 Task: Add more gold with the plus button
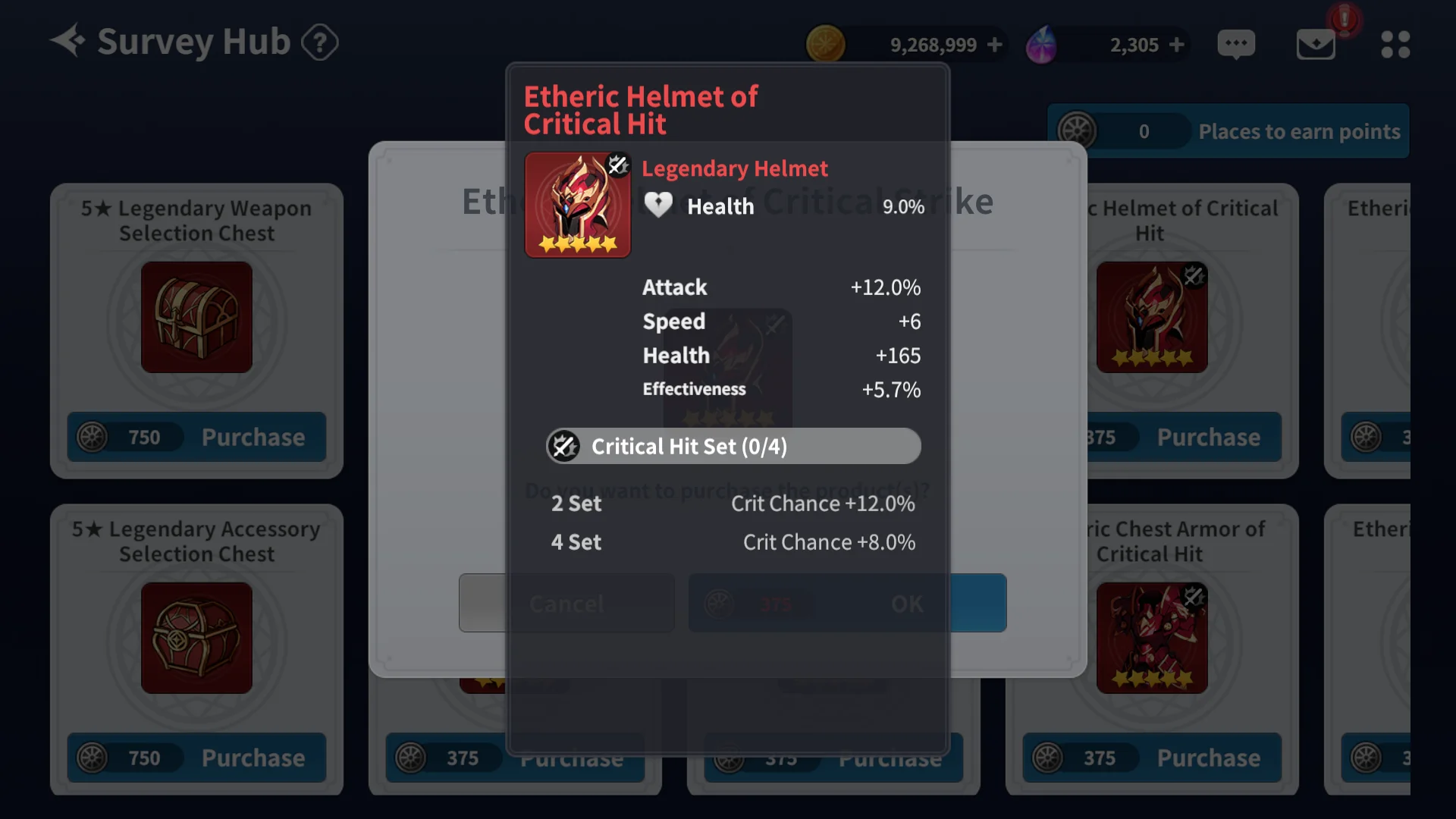point(995,45)
